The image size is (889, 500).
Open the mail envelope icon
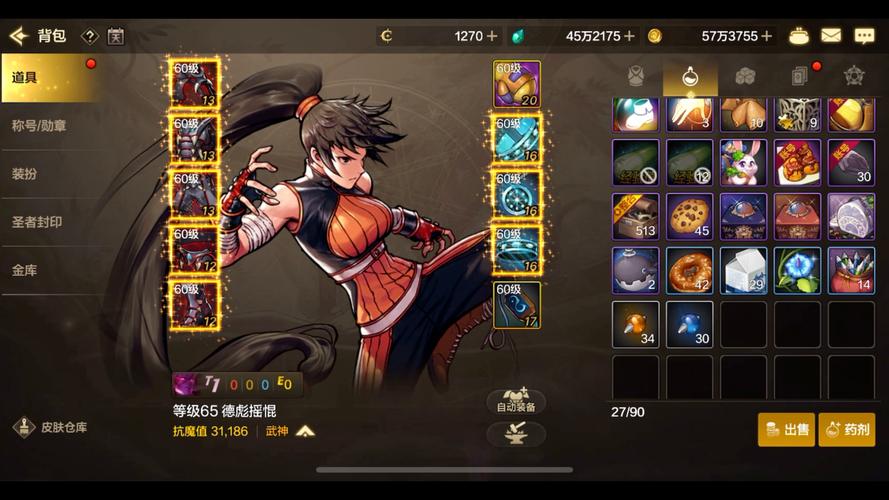831,36
